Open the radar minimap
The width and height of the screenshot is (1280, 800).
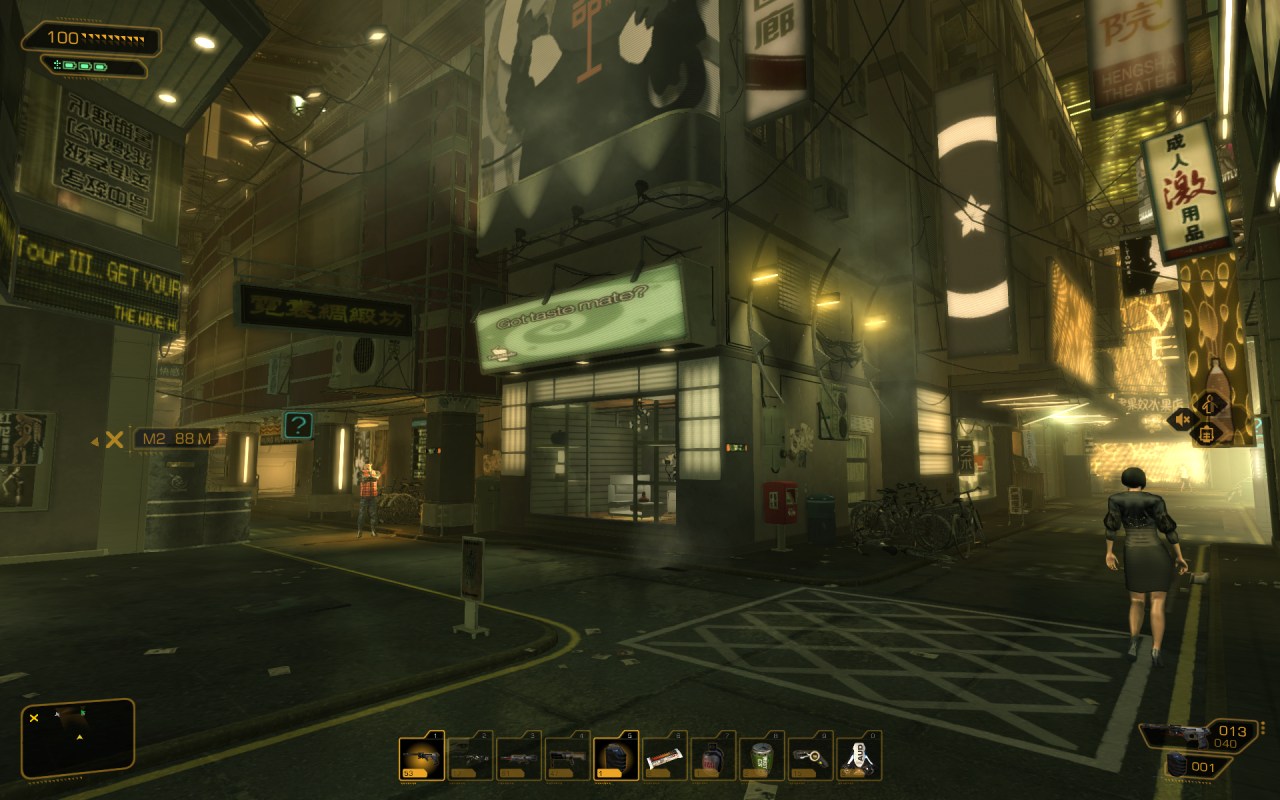point(78,738)
